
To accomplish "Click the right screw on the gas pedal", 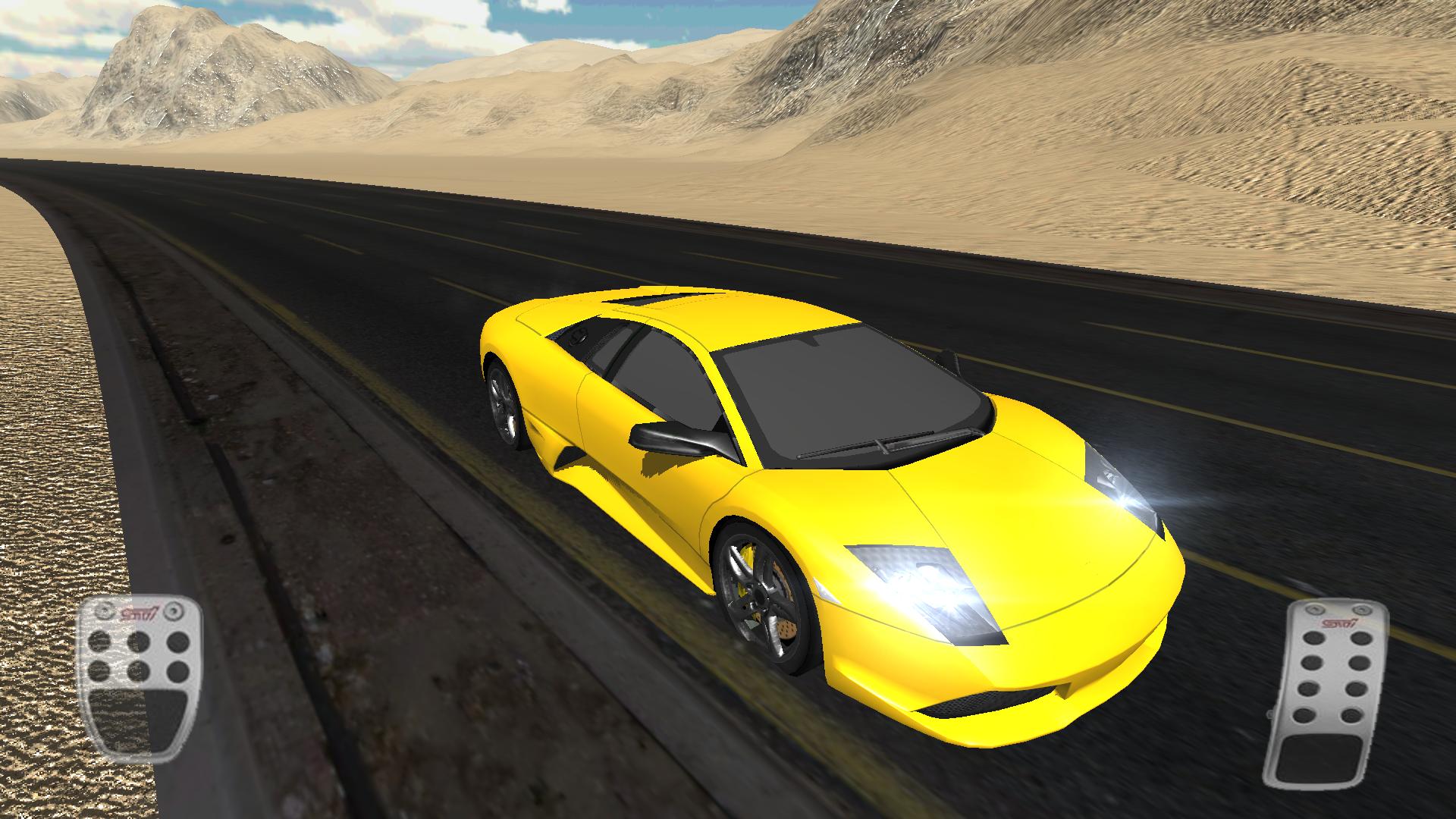I will coord(1362,609).
